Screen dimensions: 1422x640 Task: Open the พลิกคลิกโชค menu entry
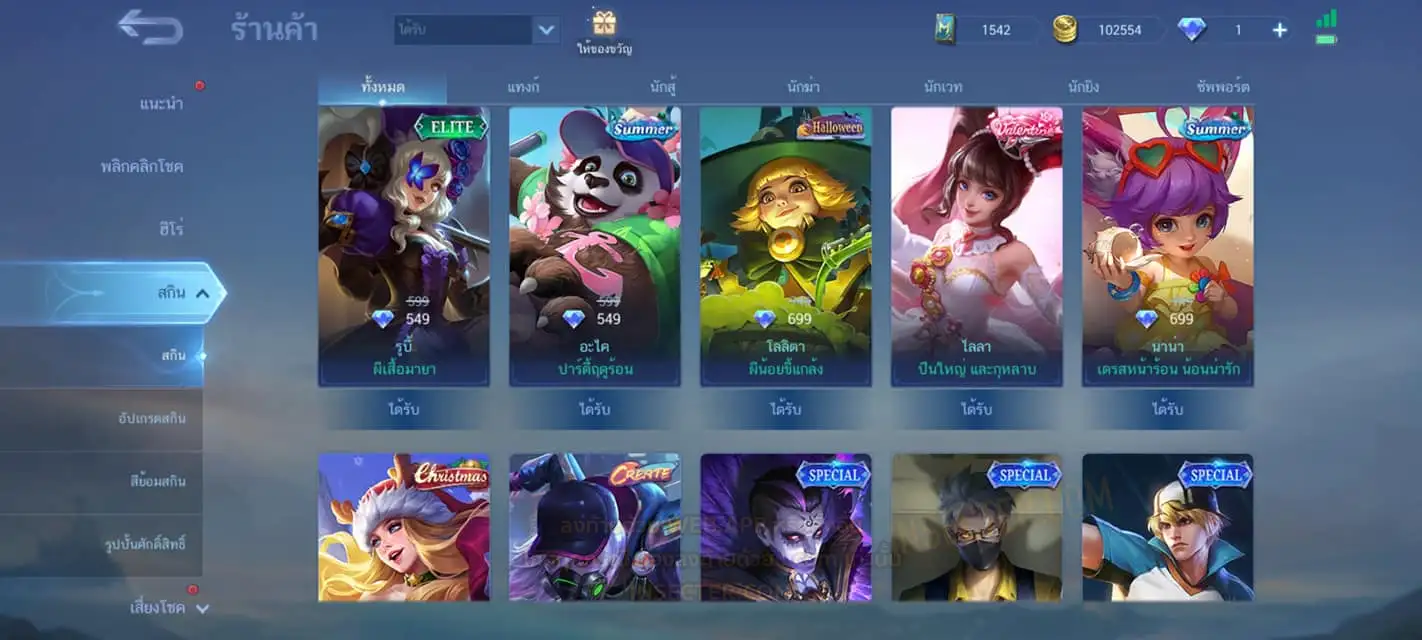click(x=142, y=166)
